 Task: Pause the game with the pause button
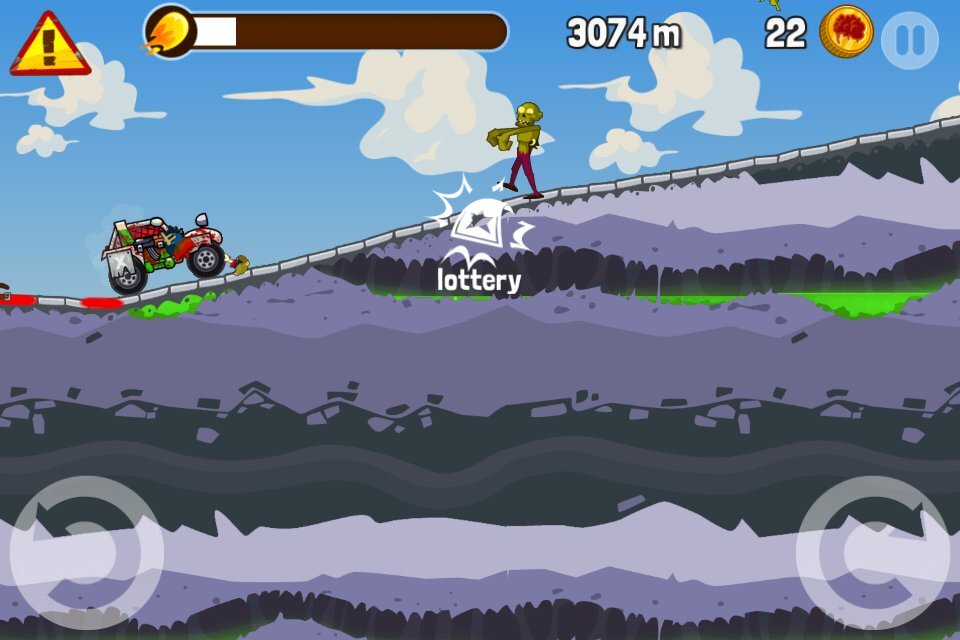[x=910, y=40]
